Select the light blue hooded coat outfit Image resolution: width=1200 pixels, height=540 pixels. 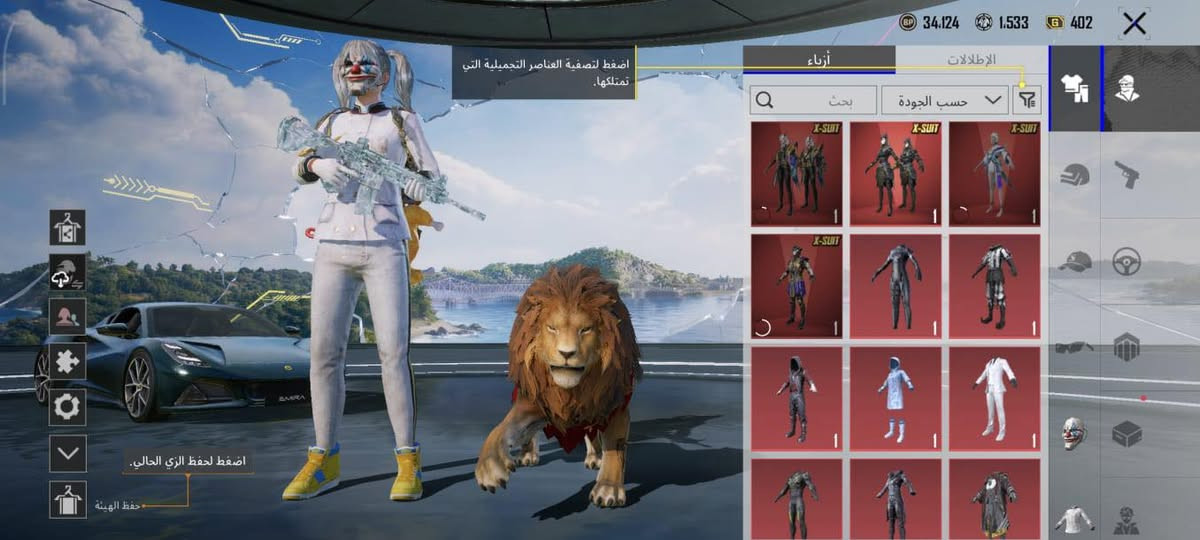895,397
